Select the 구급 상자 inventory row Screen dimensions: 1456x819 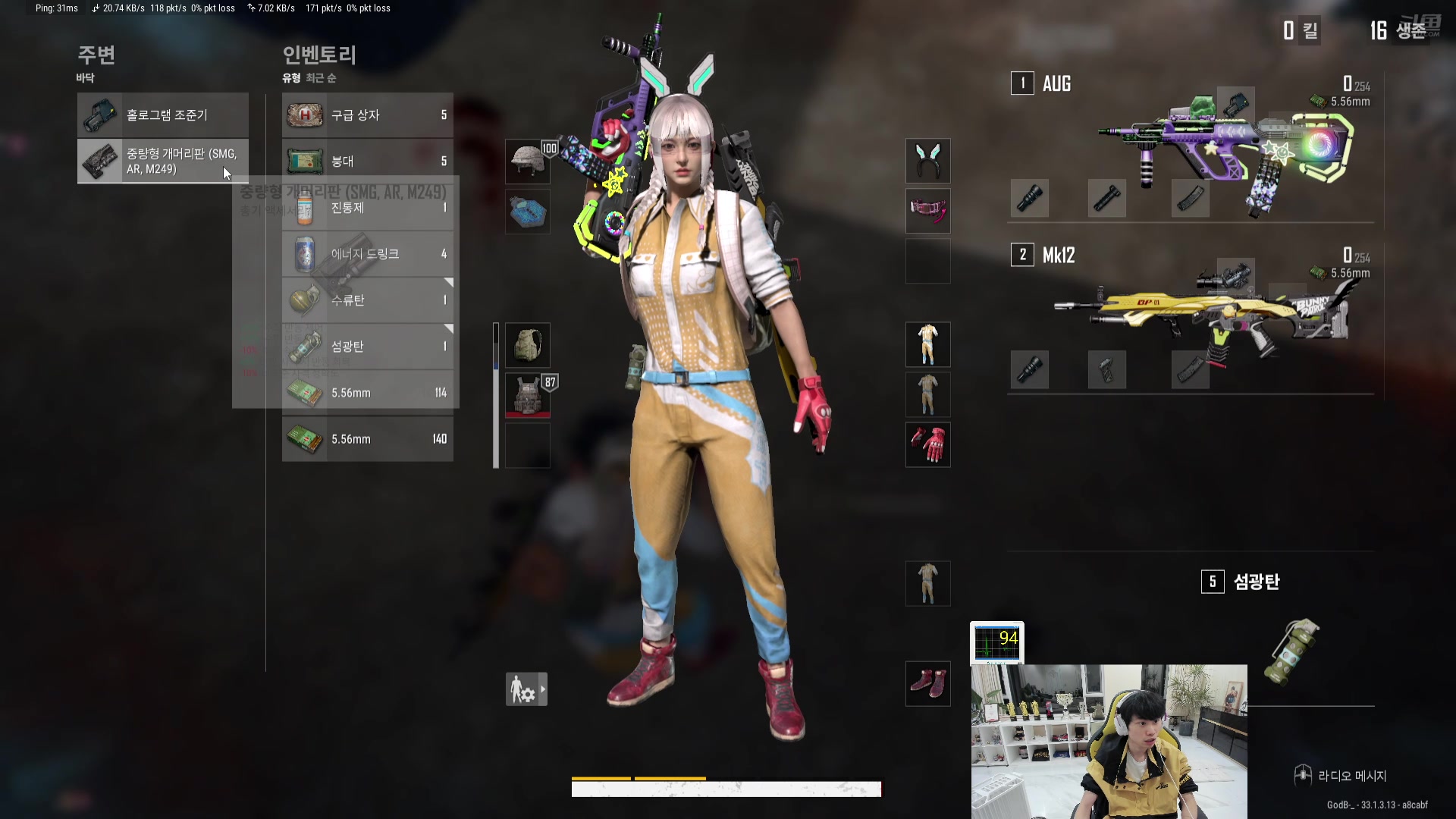[367, 115]
